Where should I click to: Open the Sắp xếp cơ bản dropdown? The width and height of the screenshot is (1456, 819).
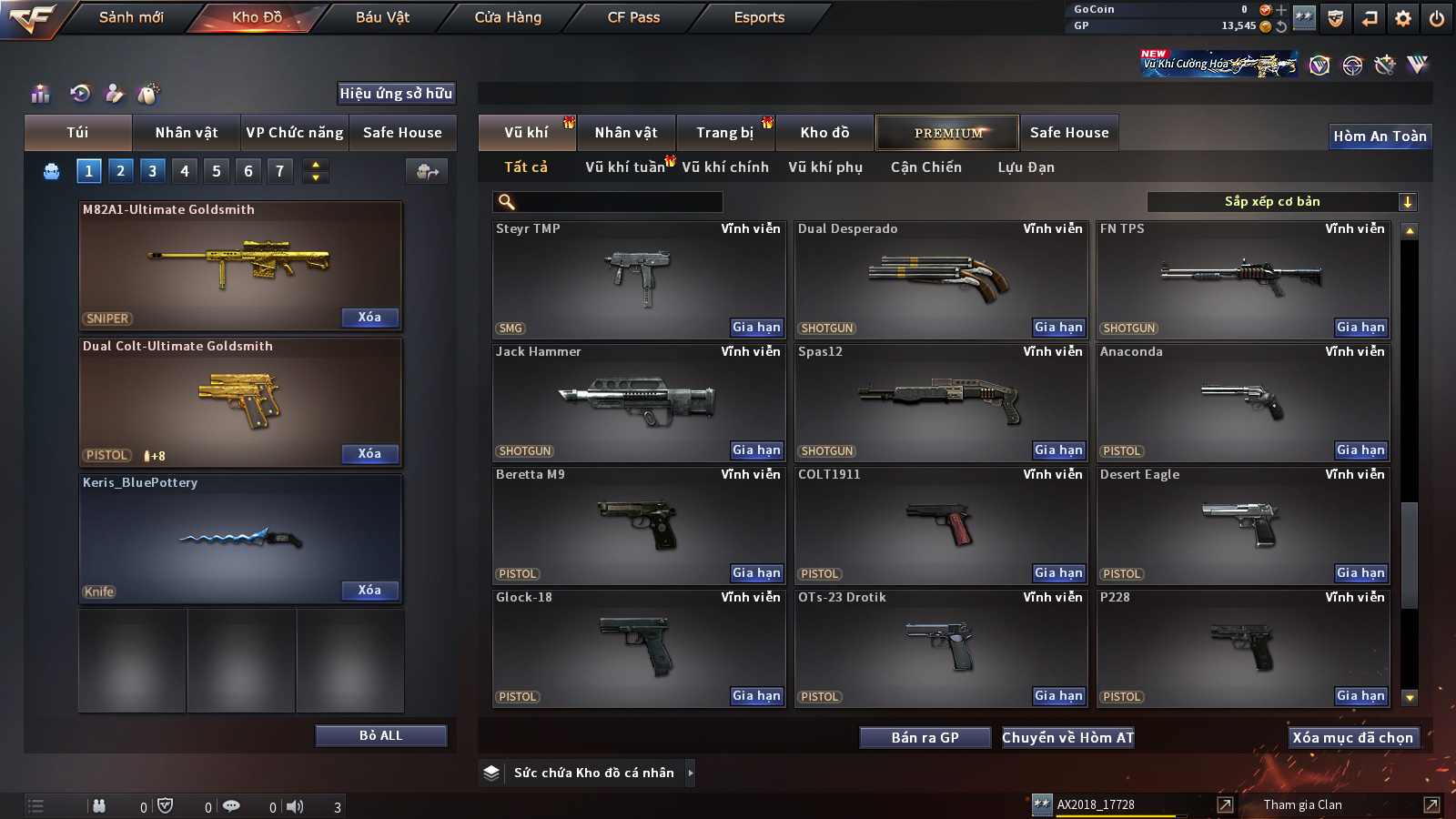pyautogui.click(x=1281, y=202)
